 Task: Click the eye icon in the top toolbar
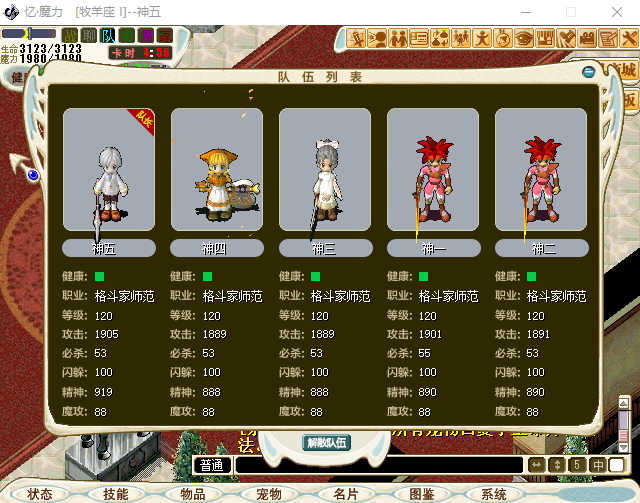coord(525,39)
